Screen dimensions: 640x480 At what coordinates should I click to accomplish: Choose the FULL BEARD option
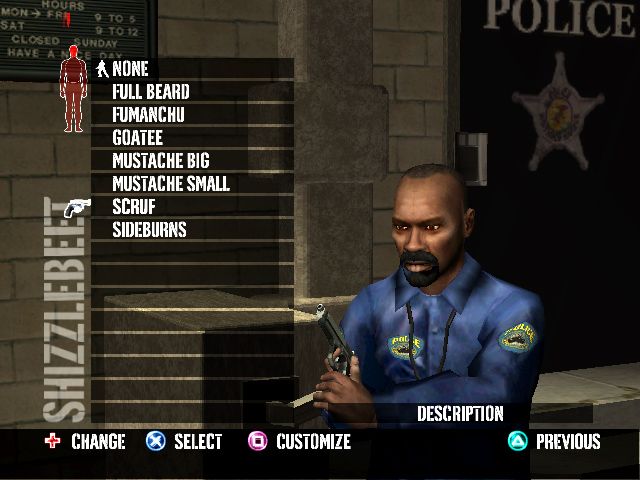click(x=151, y=92)
